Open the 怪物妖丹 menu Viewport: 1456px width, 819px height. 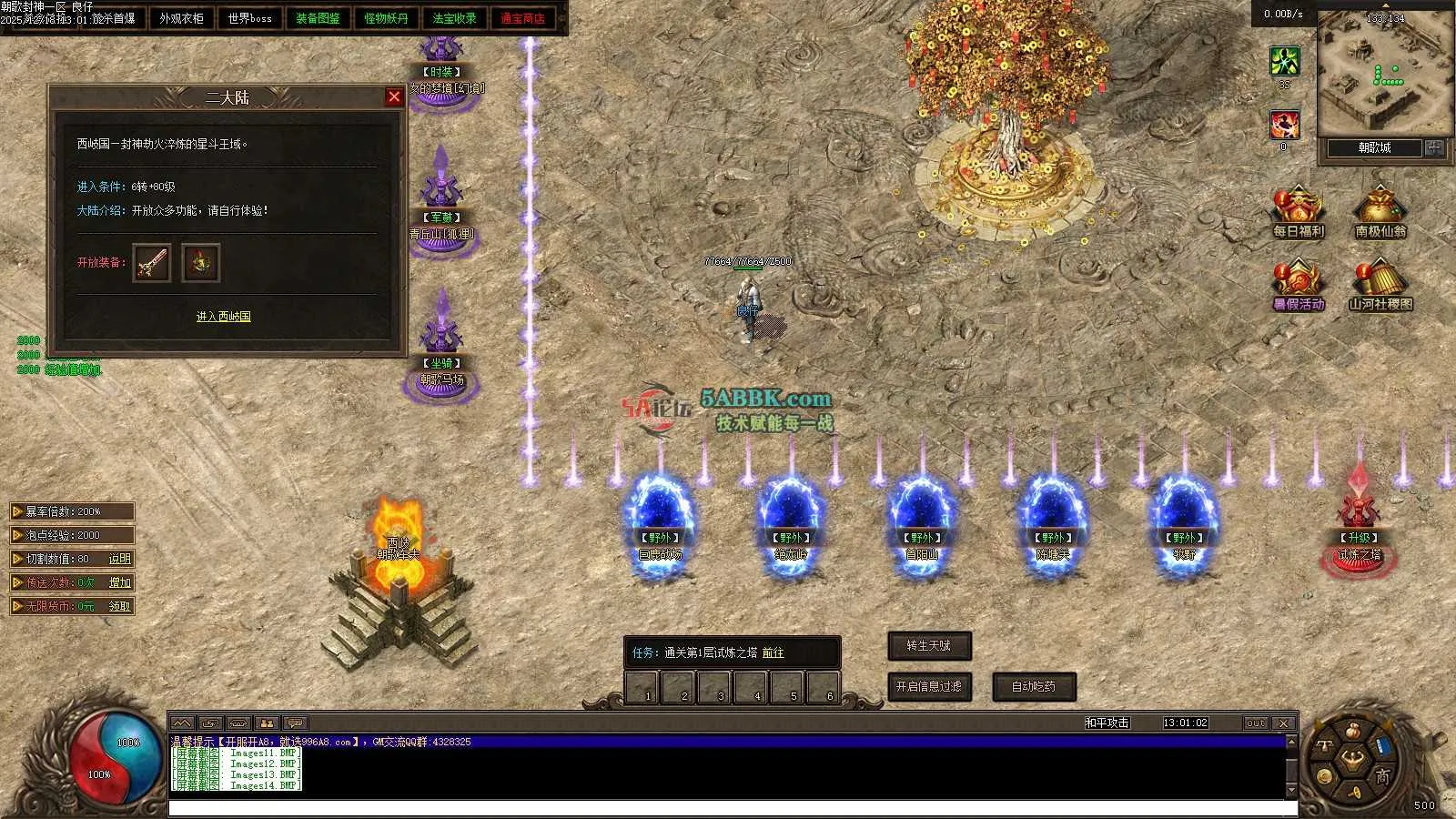tap(386, 18)
